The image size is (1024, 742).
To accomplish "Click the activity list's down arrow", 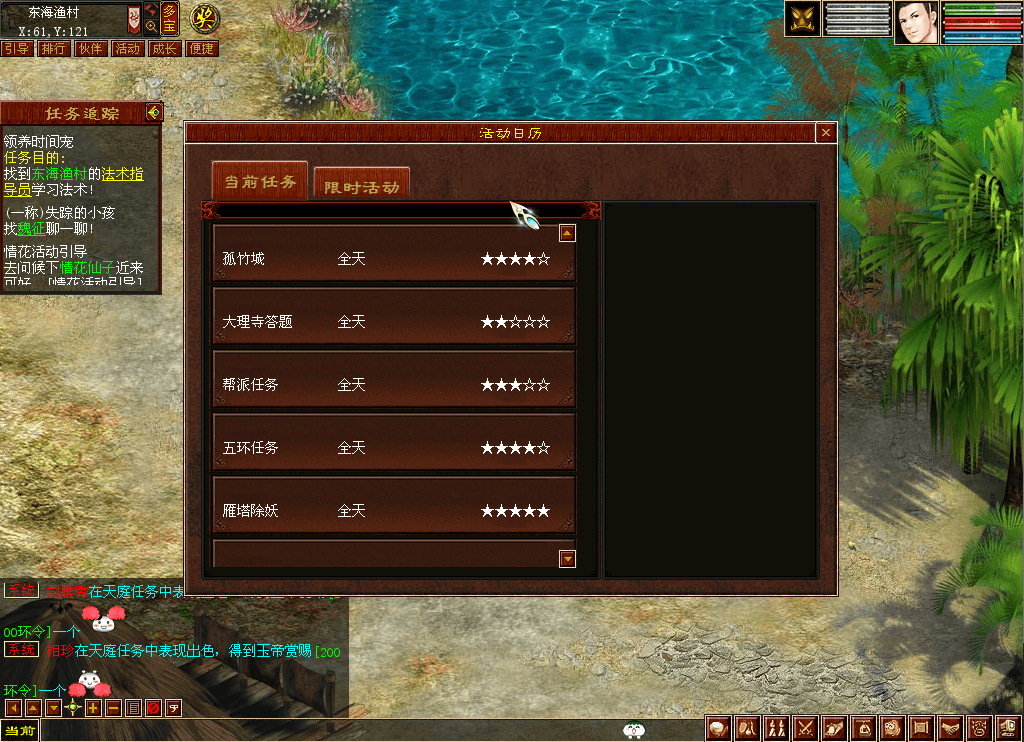I will click(568, 559).
